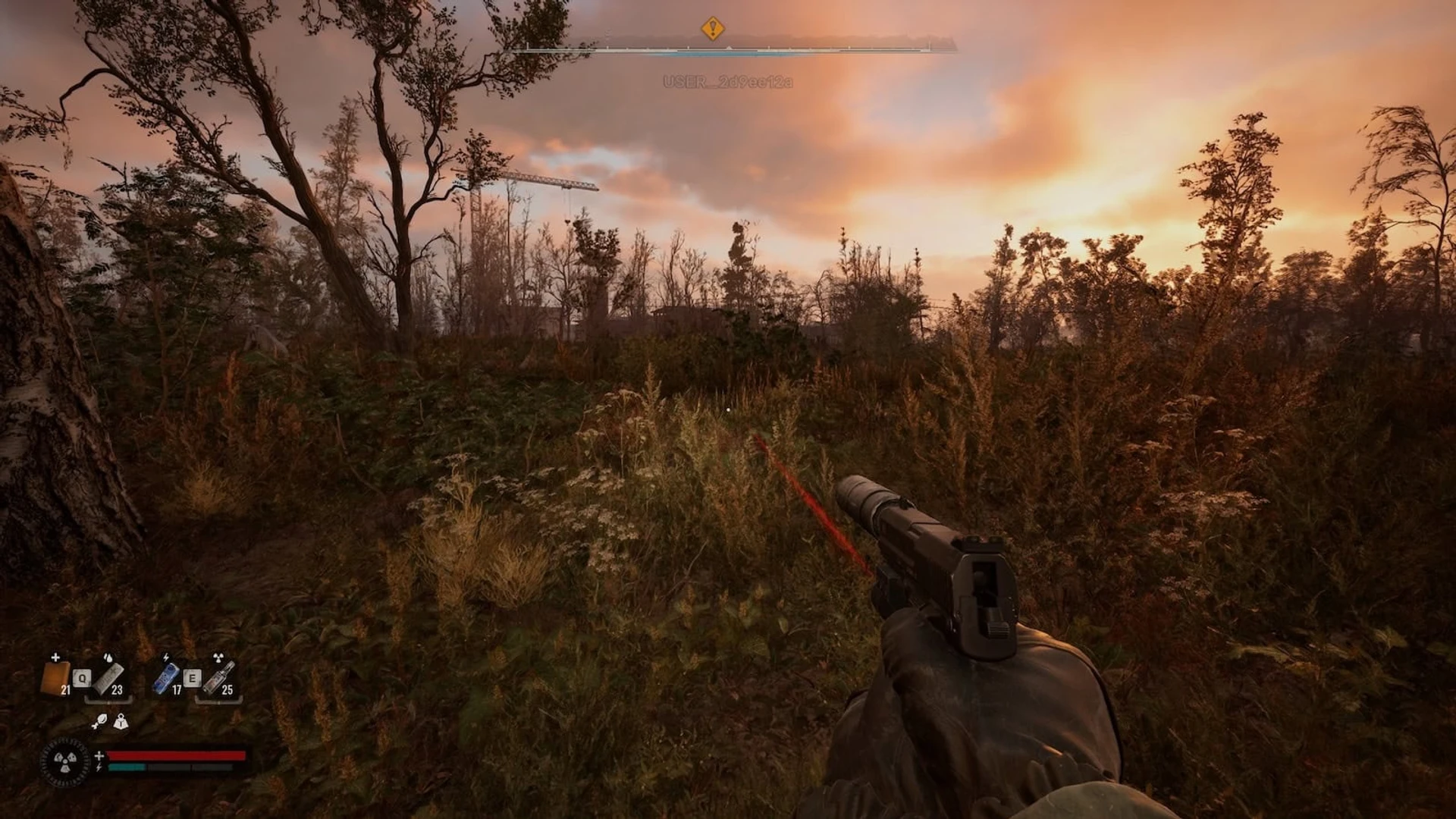This screenshot has height=819, width=1456.
Task: Click the red health bar
Action: pyautogui.click(x=176, y=756)
